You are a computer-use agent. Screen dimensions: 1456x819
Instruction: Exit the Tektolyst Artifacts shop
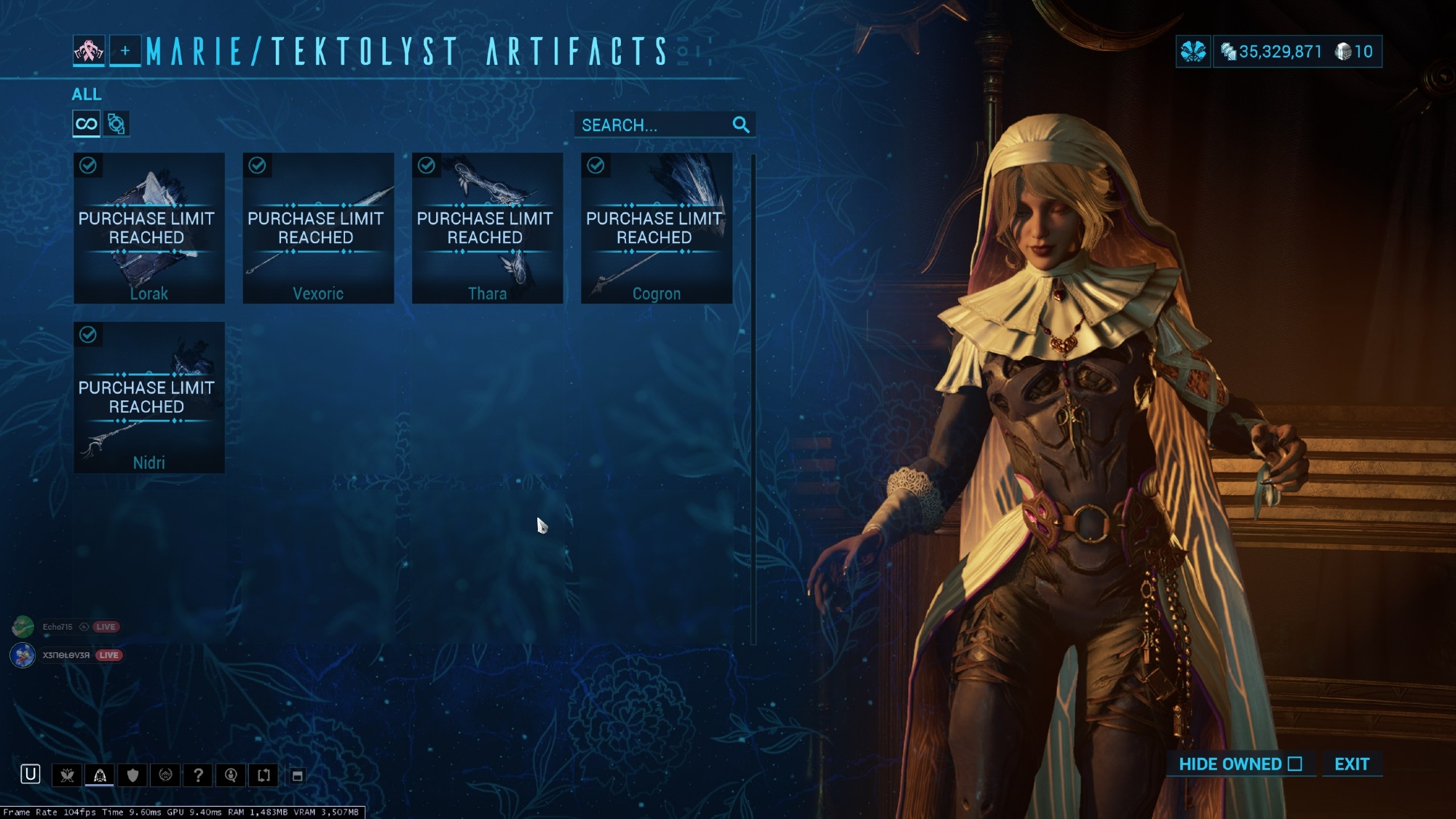(1351, 764)
